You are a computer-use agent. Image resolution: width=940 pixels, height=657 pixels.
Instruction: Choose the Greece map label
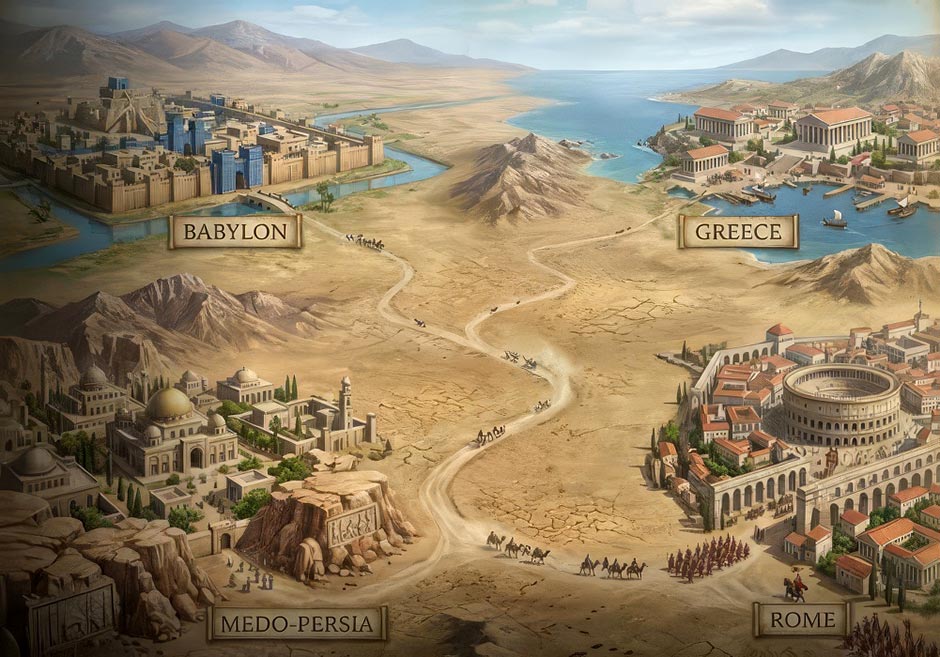738,232
